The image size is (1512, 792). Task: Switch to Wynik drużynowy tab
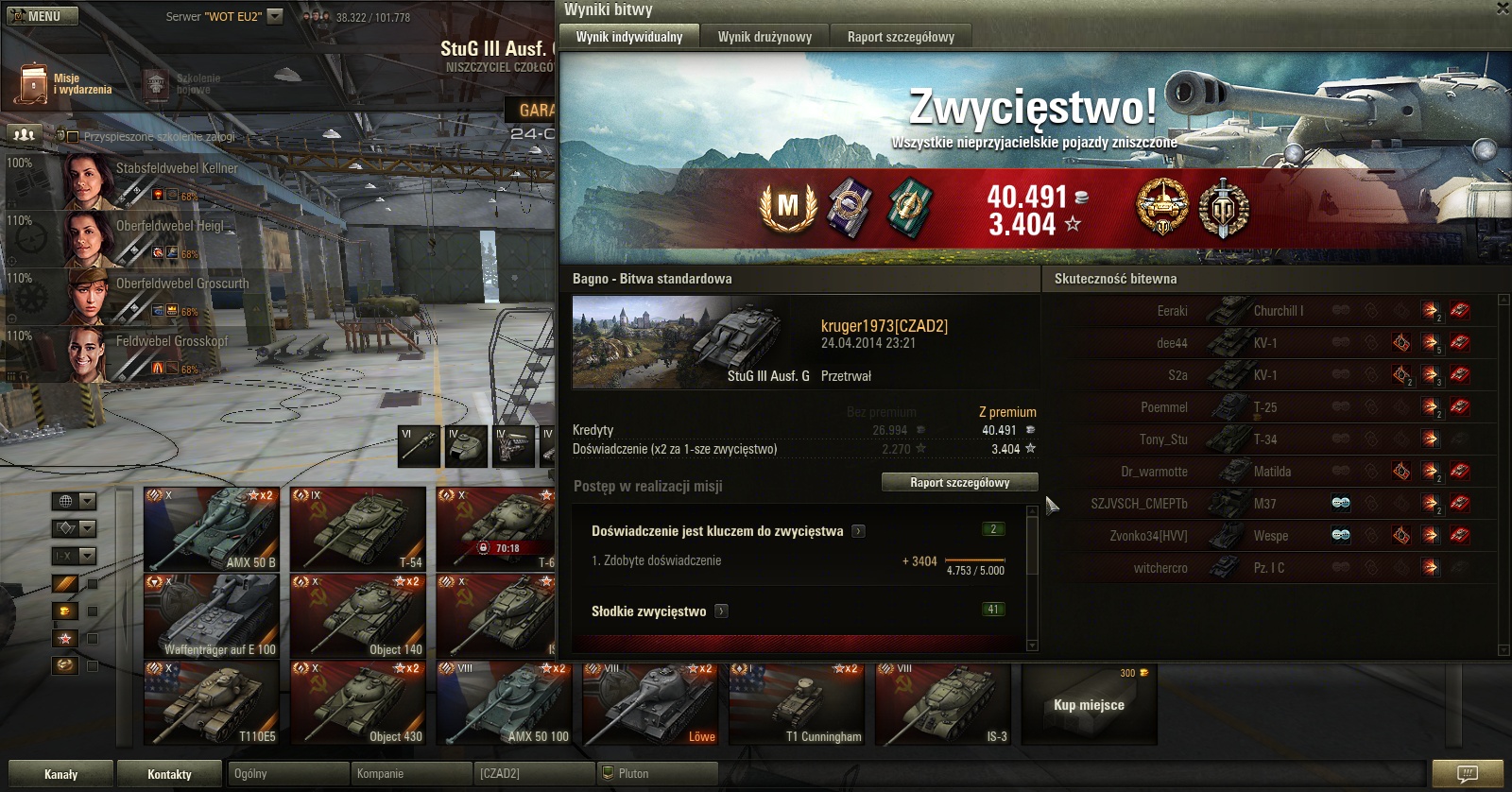[x=765, y=37]
